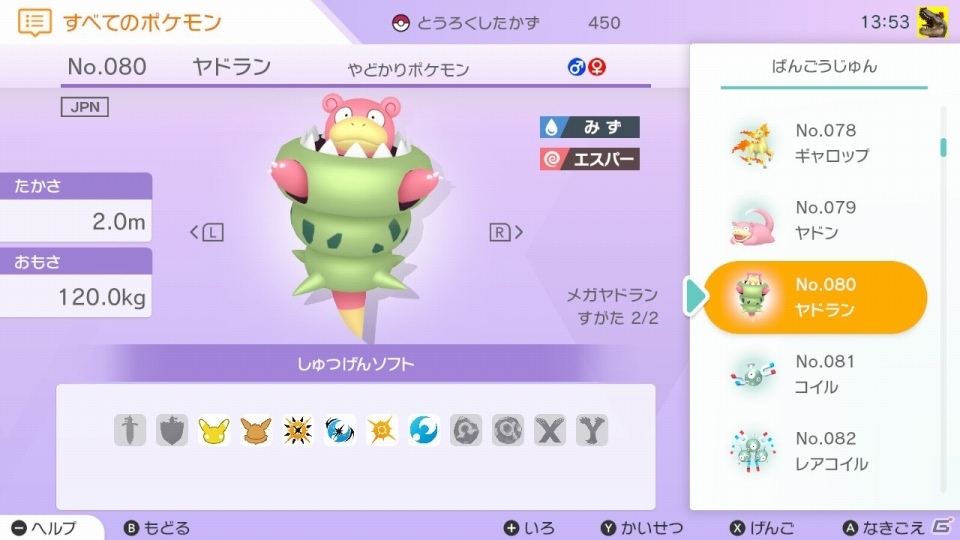Click the Pokédex list scrollbar
The image size is (960, 540).
click(x=943, y=147)
